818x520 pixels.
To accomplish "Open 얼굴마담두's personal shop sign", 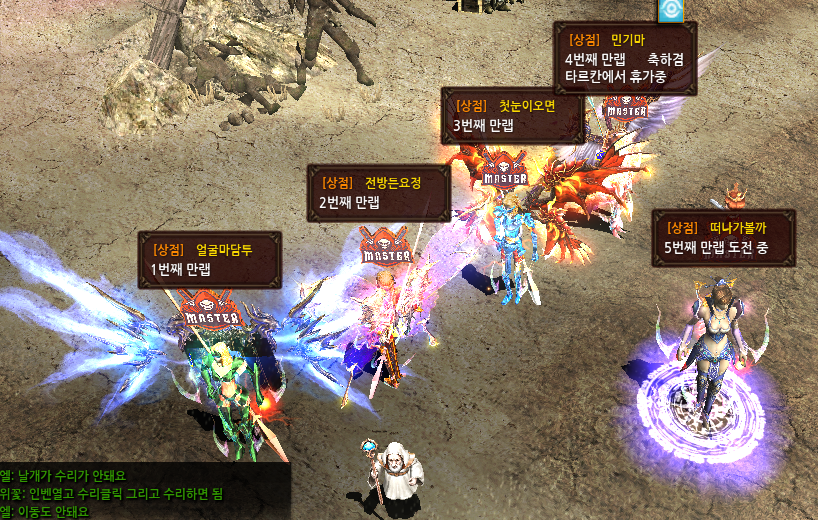I will pos(209,259).
